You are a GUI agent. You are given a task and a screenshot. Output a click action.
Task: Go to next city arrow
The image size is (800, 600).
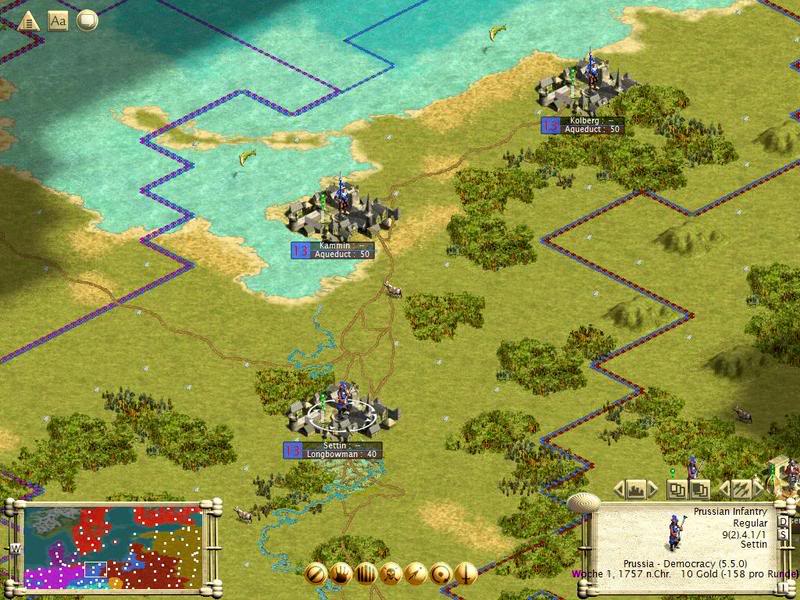coord(652,489)
